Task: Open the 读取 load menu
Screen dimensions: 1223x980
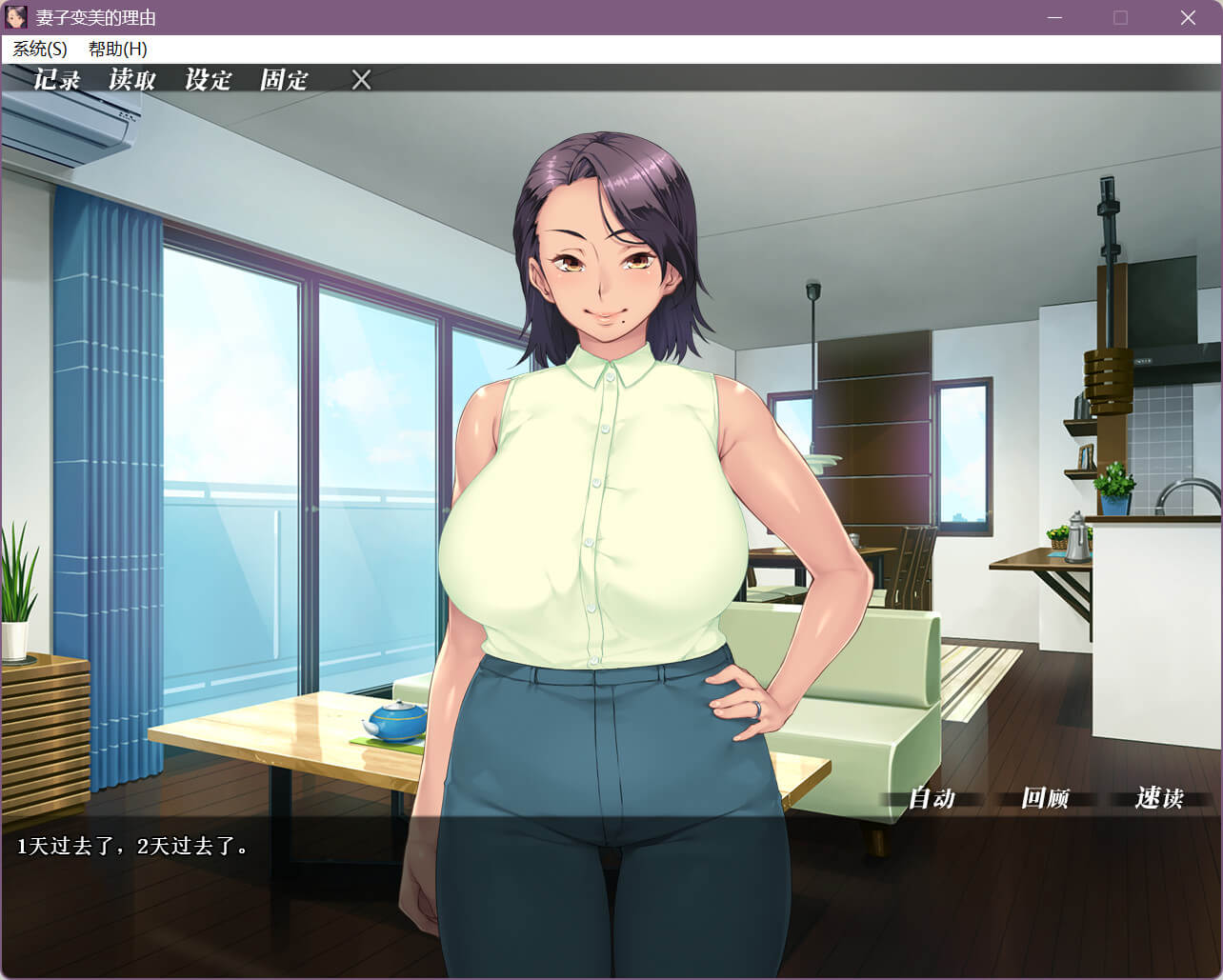Action: click(132, 80)
